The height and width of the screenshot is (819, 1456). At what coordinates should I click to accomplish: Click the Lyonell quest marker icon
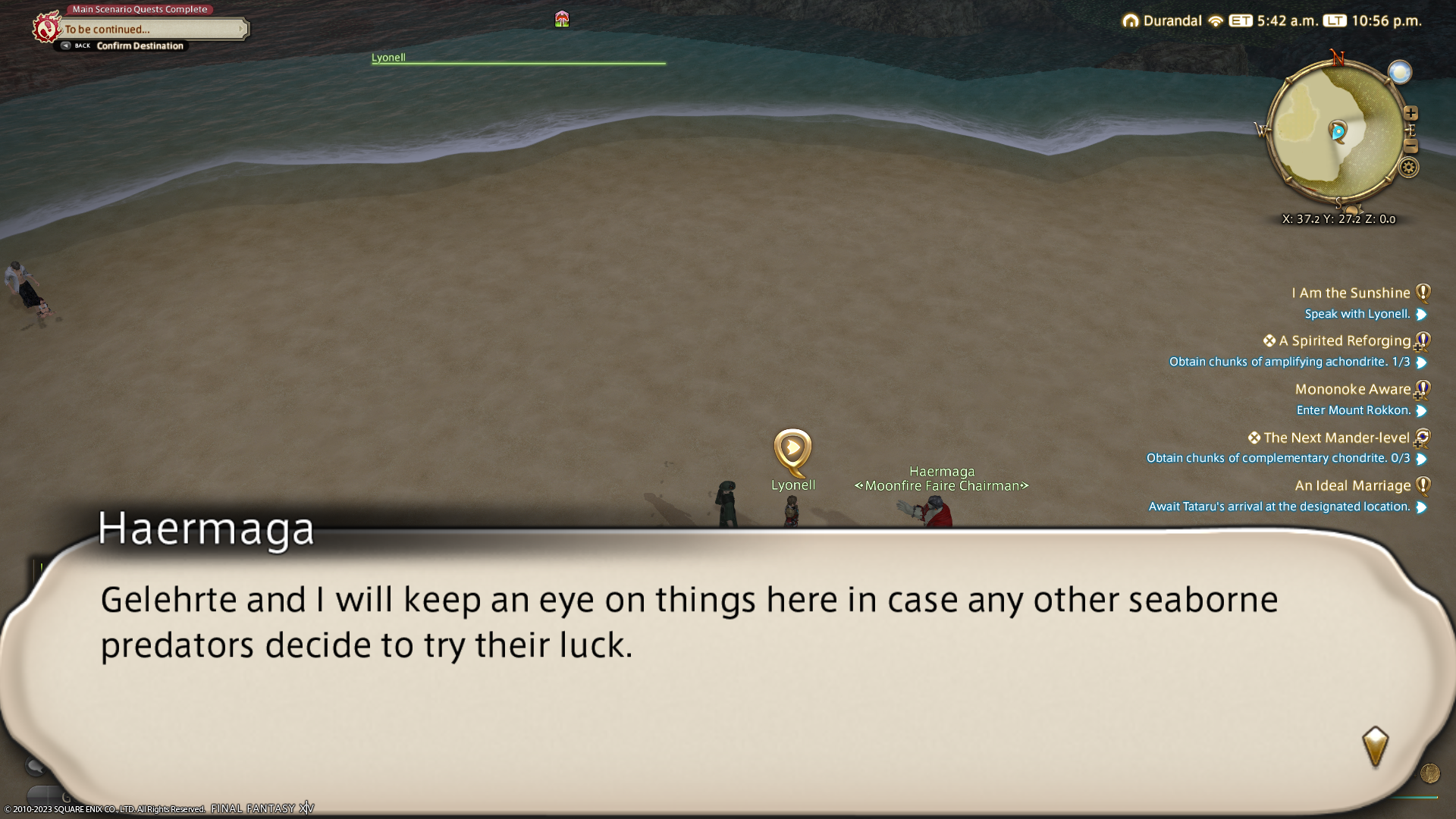[792, 449]
